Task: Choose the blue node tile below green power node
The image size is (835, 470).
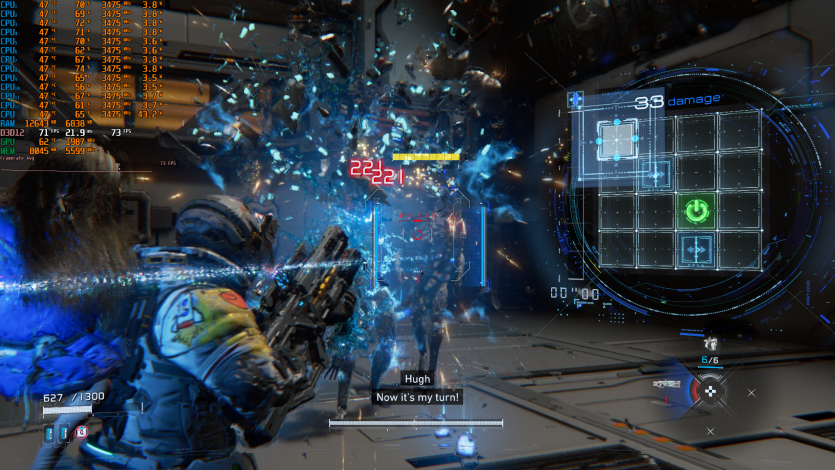Action: 696,249
